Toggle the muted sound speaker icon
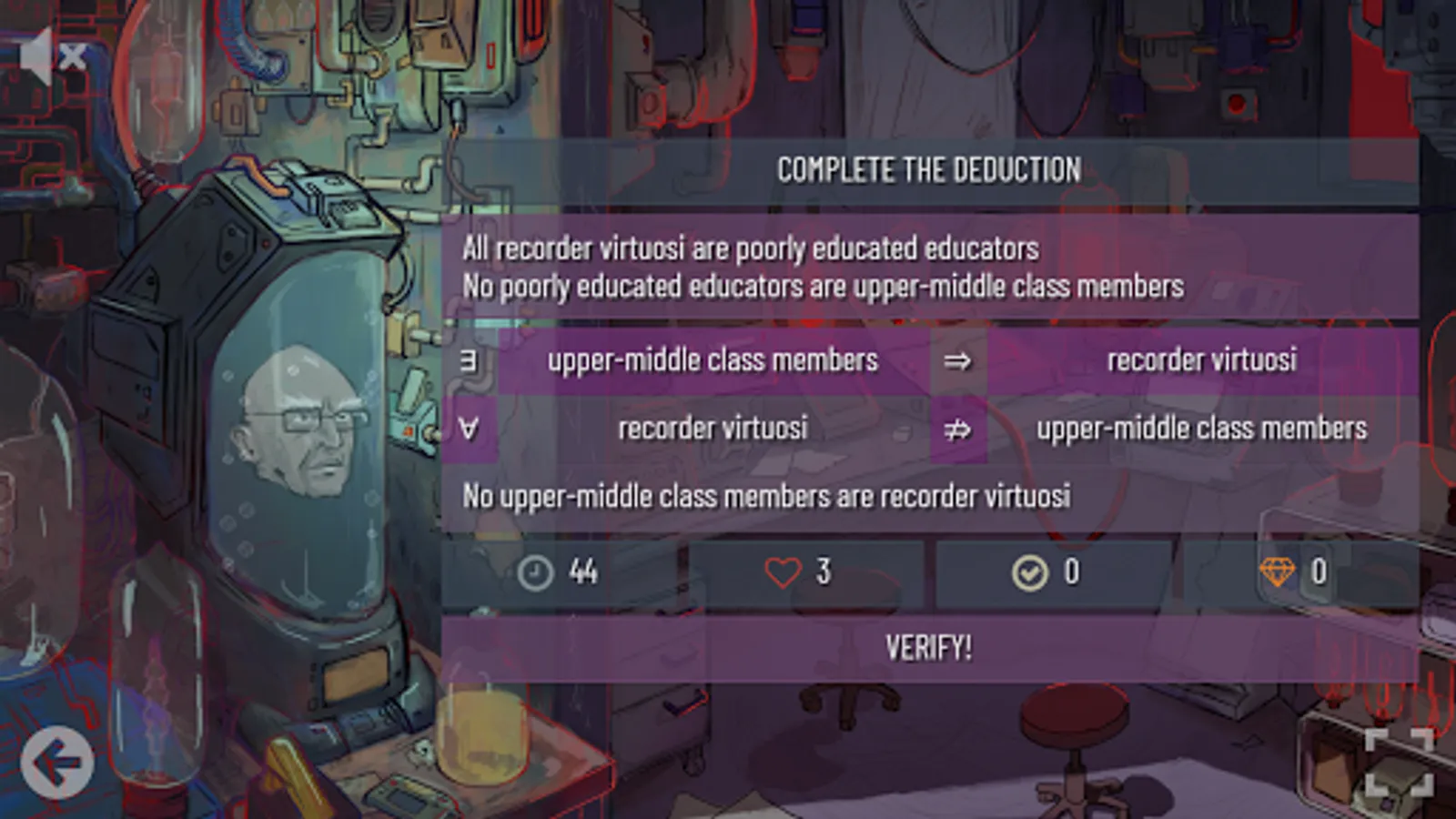 click(x=53, y=56)
